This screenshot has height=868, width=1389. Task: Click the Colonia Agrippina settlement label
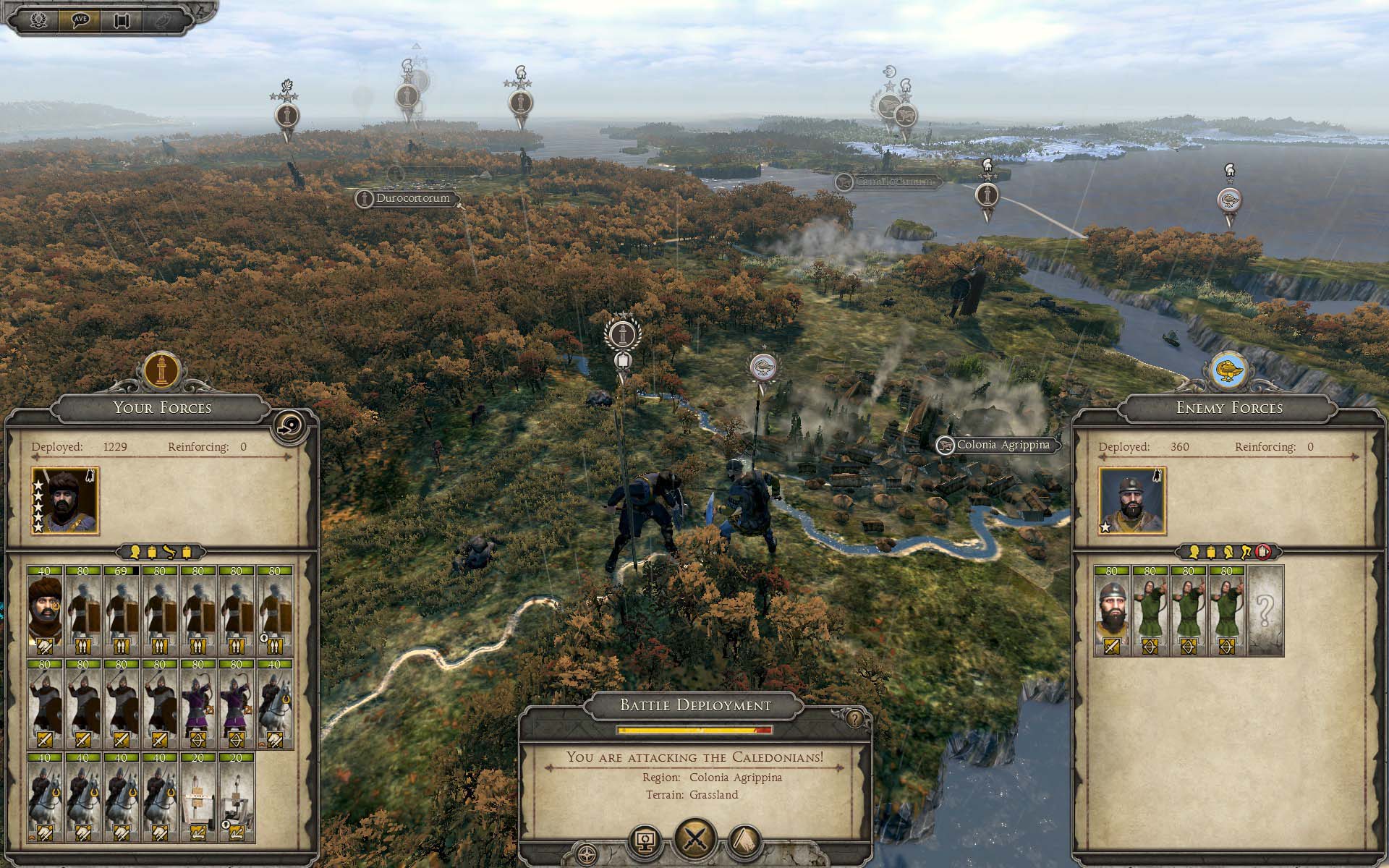point(1003,446)
